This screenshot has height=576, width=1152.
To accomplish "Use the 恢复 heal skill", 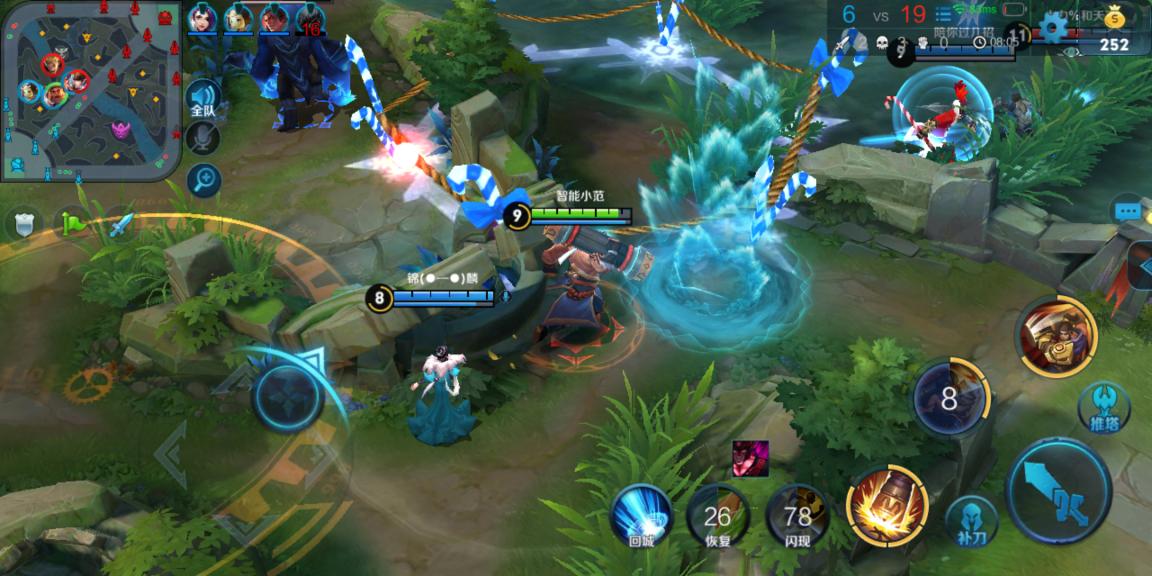I will [x=718, y=517].
